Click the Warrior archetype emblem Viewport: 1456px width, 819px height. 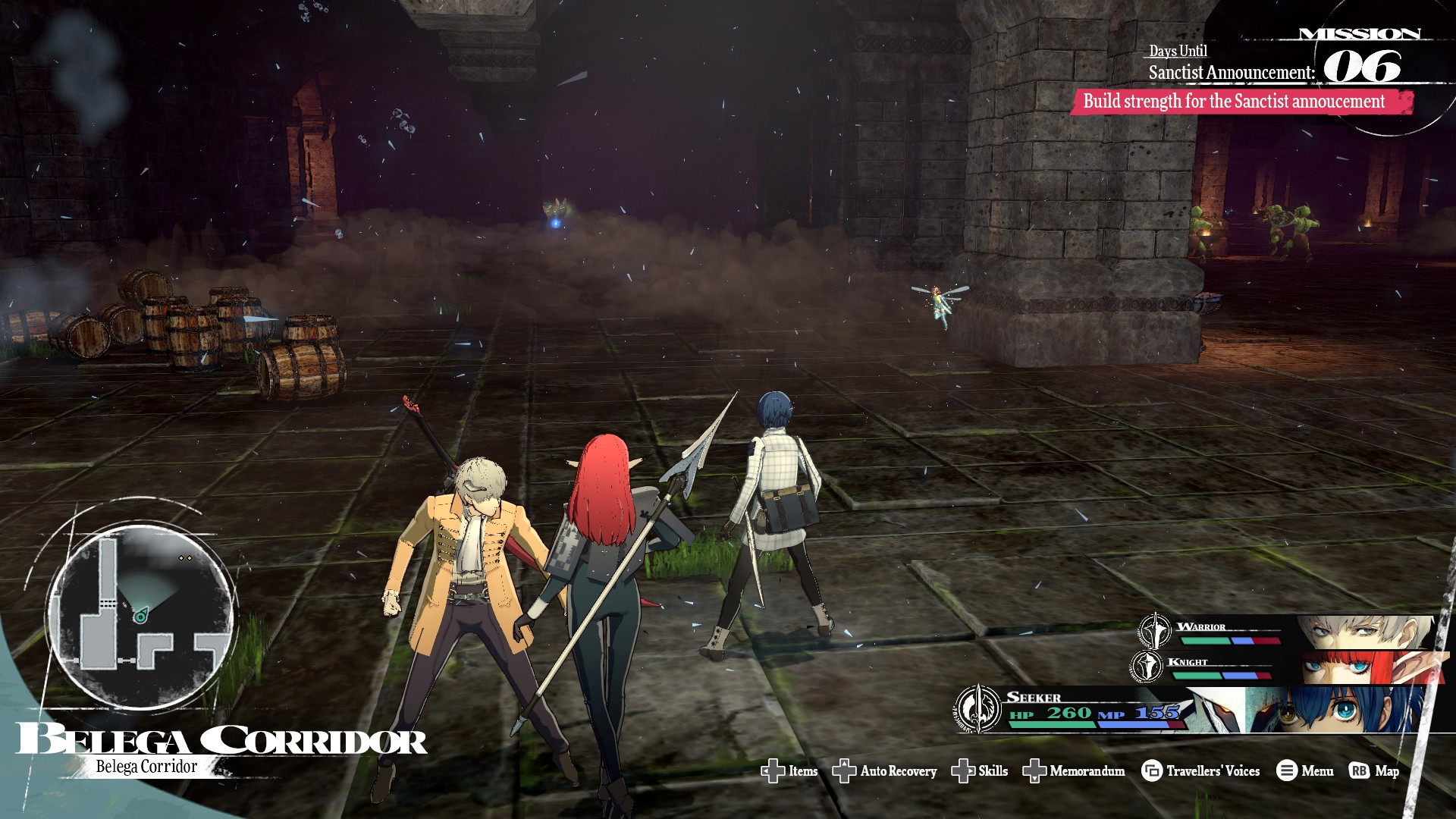click(x=1153, y=631)
